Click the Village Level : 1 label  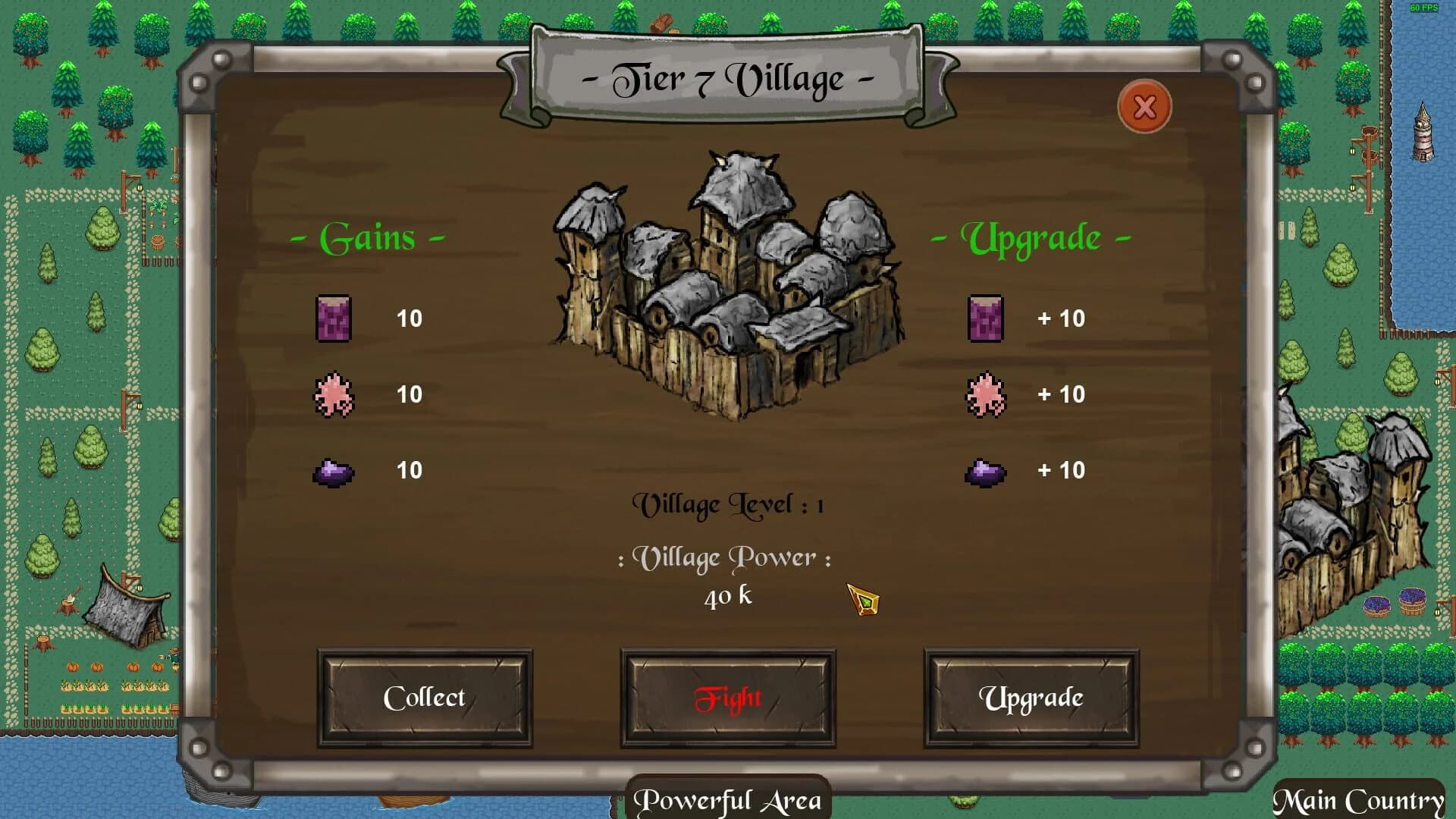tap(730, 503)
